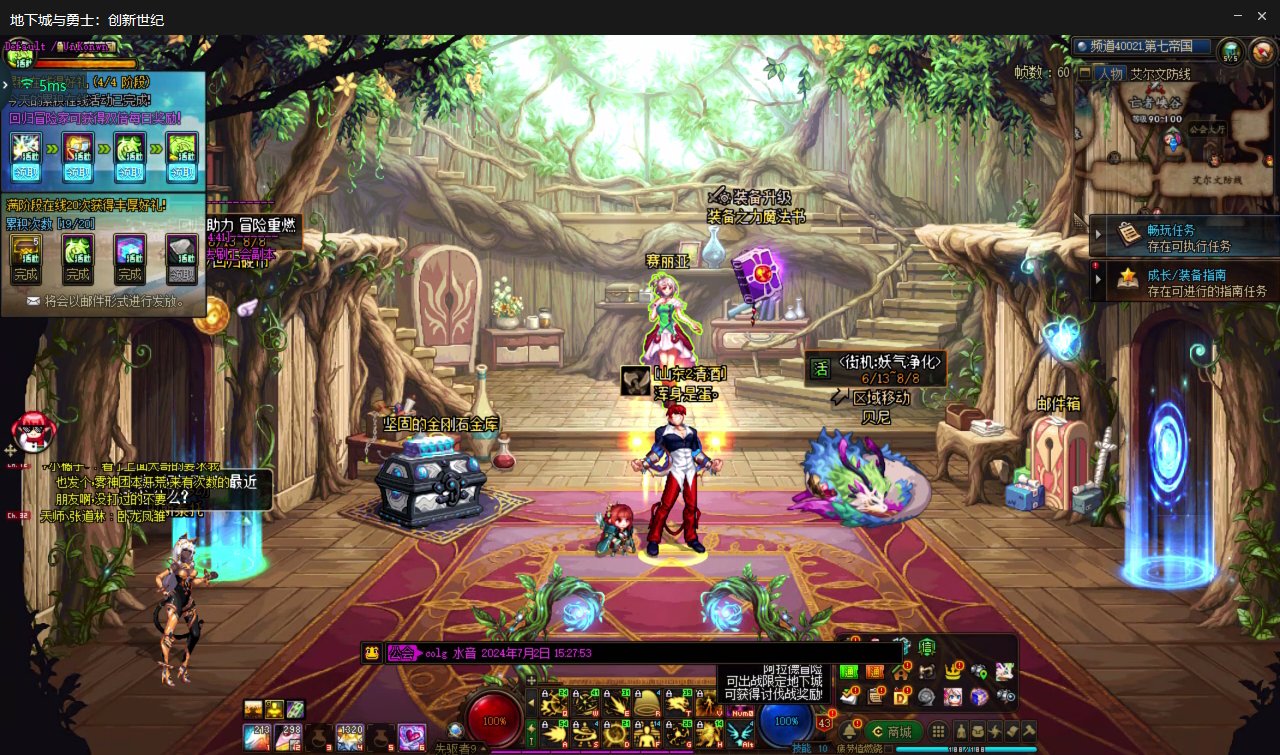Switch to the 人物 minimap tab

(x=1110, y=74)
